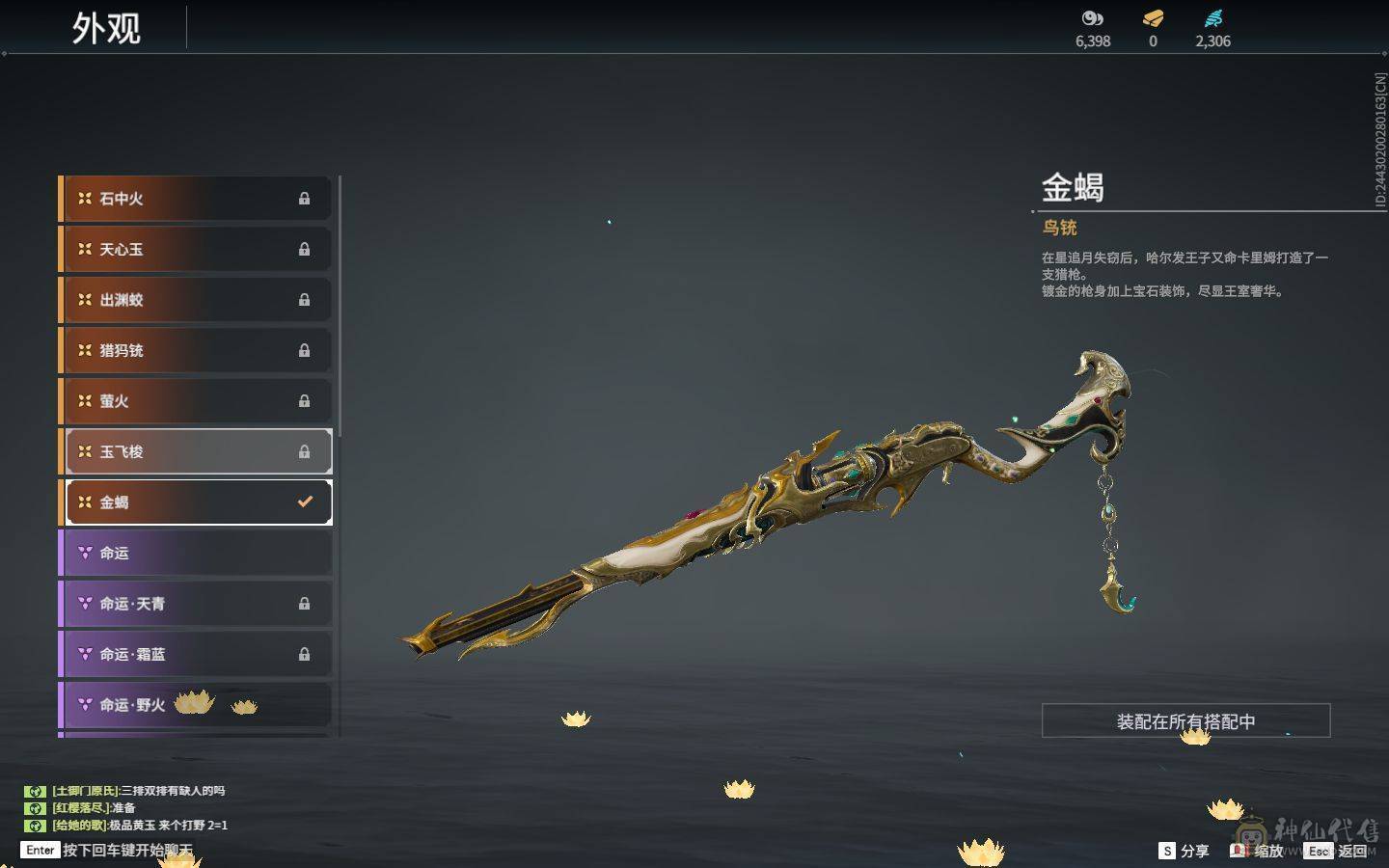Click the 返回 button at bottom right
Viewport: 1389px width, 868px height.
[x=1354, y=851]
